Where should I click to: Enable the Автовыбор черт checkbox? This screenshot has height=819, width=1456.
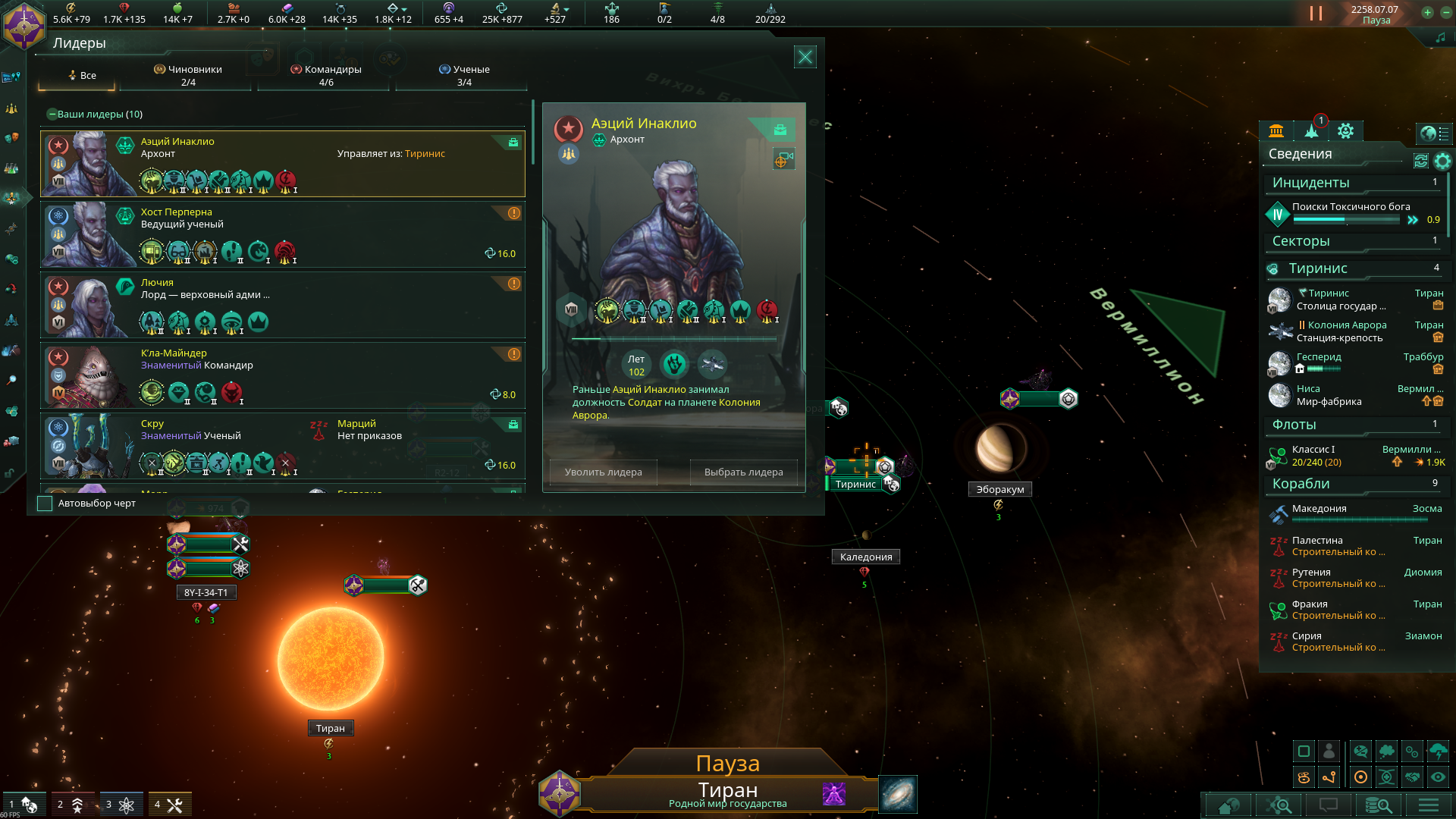coord(45,503)
